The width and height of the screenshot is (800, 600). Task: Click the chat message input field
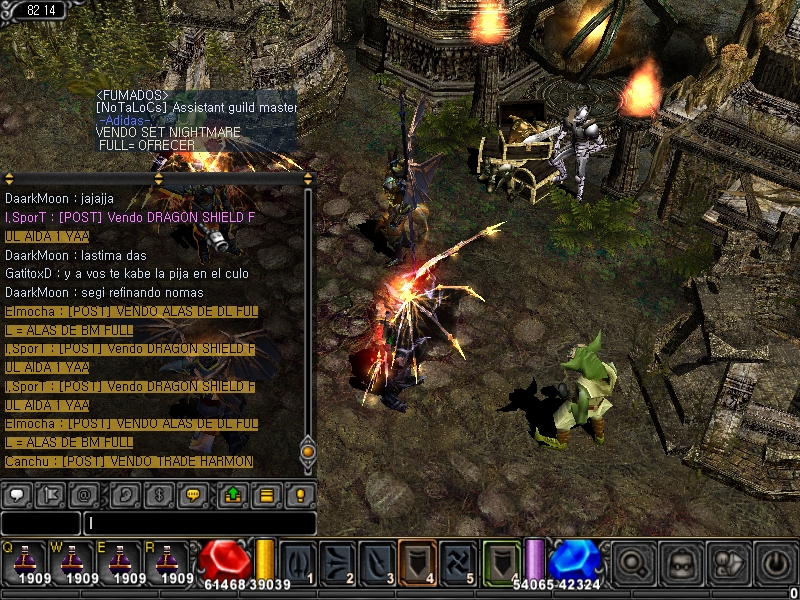200,523
